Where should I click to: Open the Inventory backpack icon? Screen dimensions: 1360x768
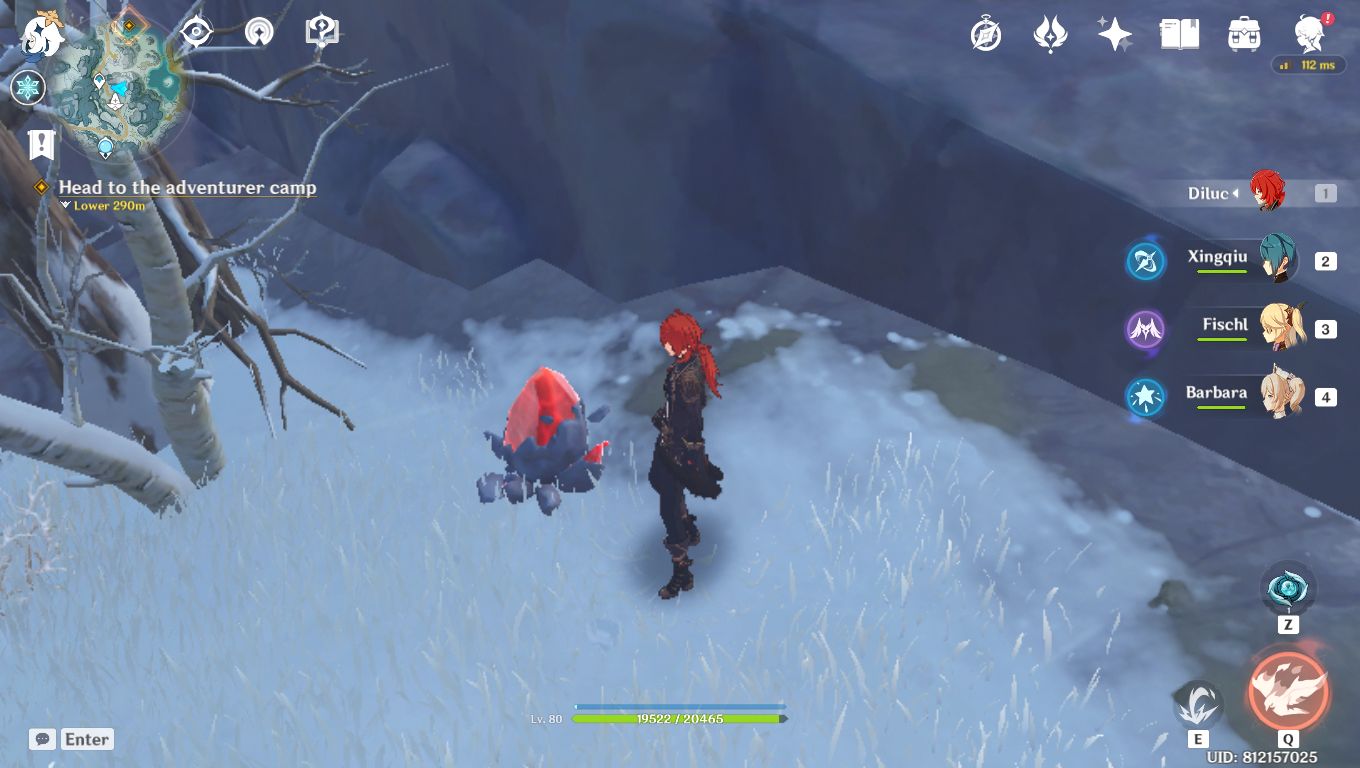1243,33
